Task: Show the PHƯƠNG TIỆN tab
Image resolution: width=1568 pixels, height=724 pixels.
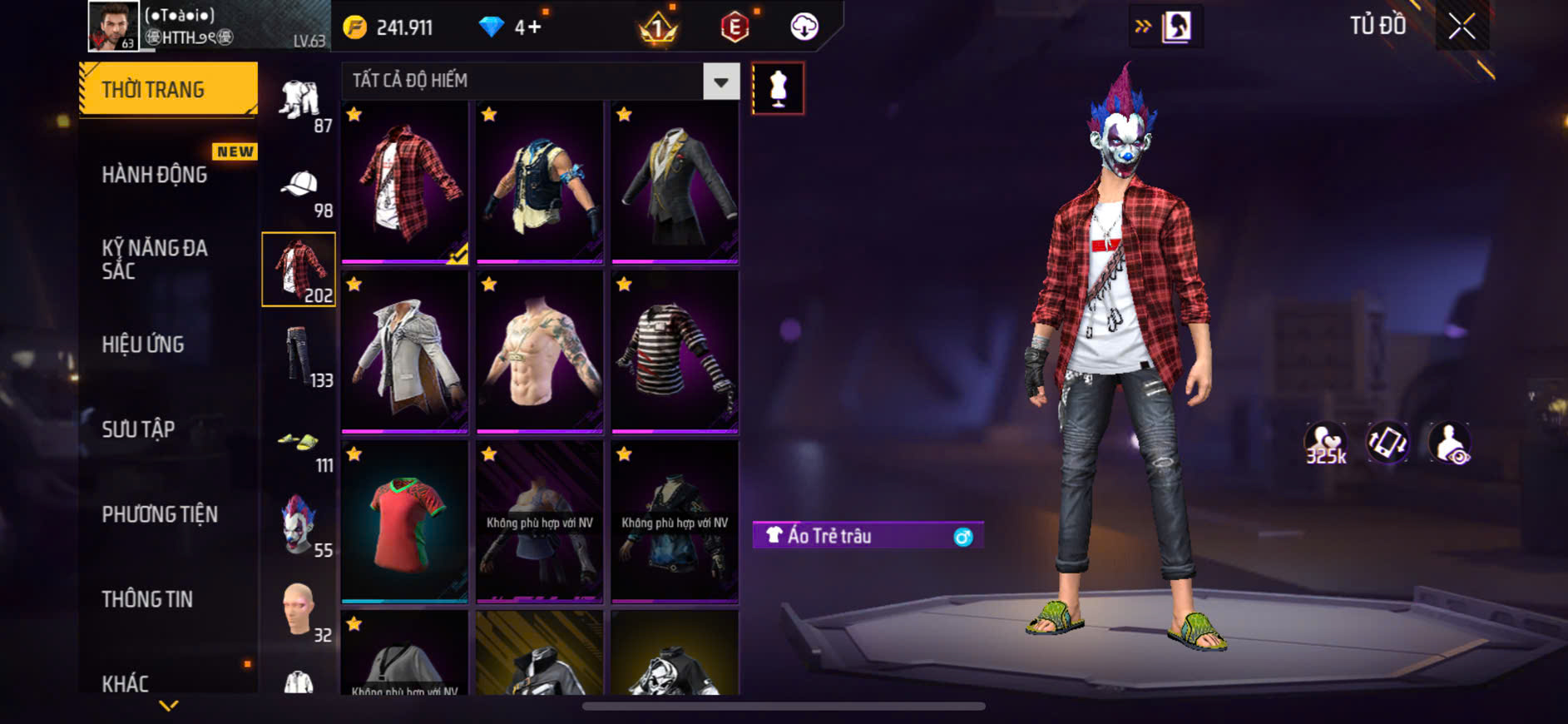Action: [x=160, y=514]
